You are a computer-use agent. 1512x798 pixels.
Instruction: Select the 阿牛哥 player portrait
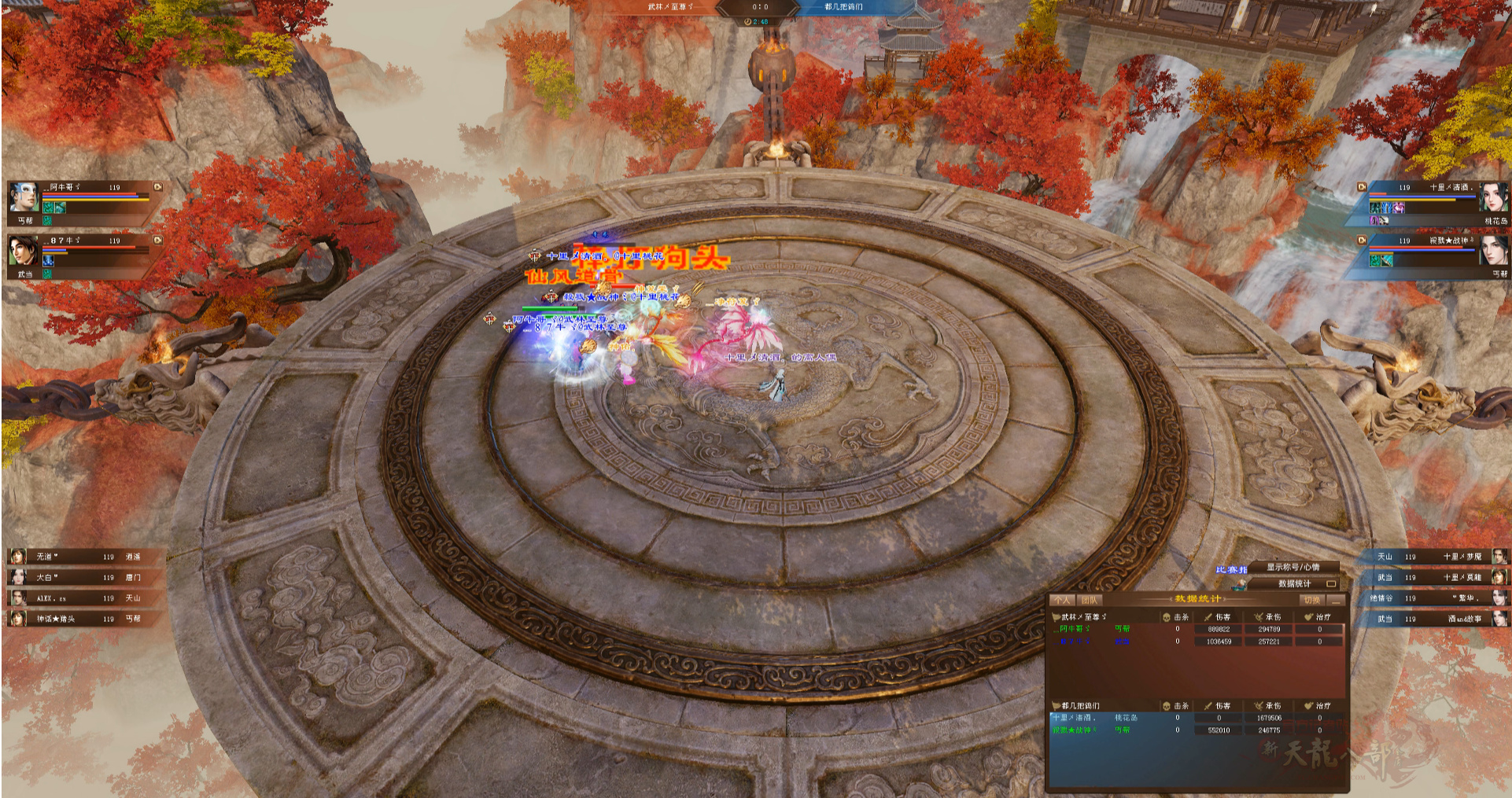24,197
